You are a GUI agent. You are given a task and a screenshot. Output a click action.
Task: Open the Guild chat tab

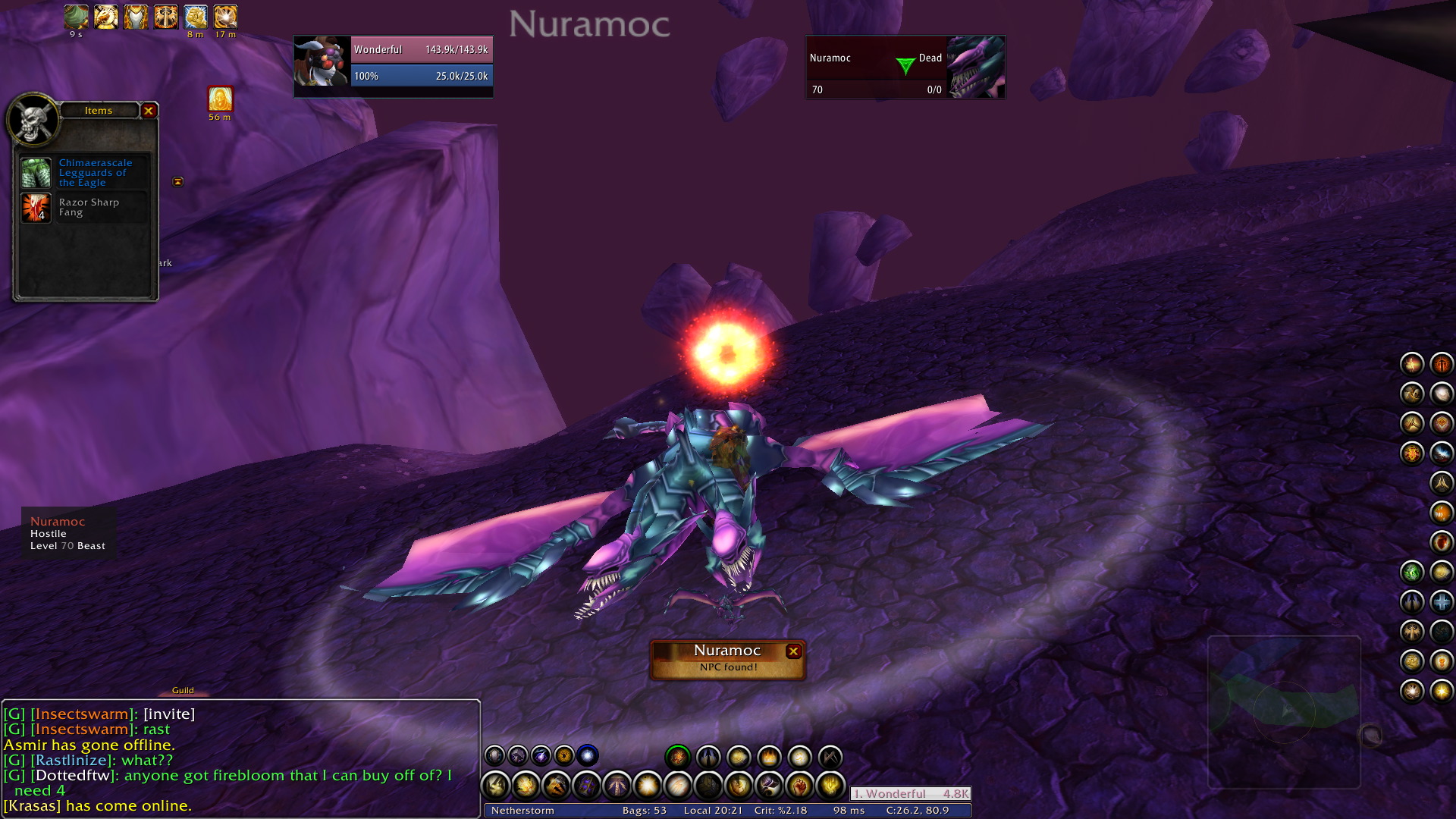(x=183, y=690)
